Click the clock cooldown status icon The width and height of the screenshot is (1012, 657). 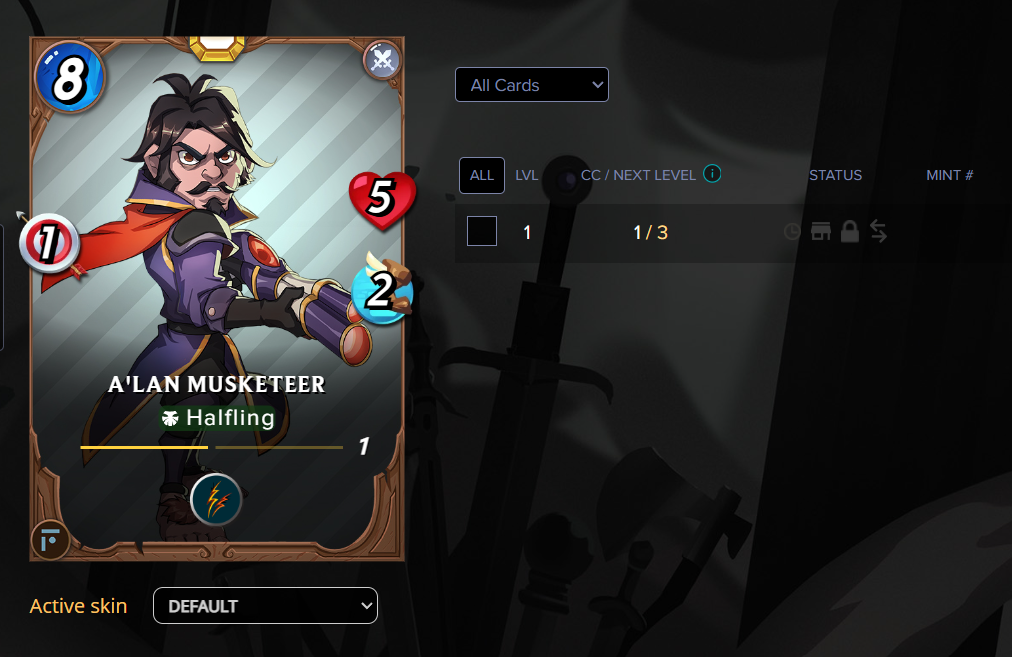pyautogui.click(x=792, y=232)
